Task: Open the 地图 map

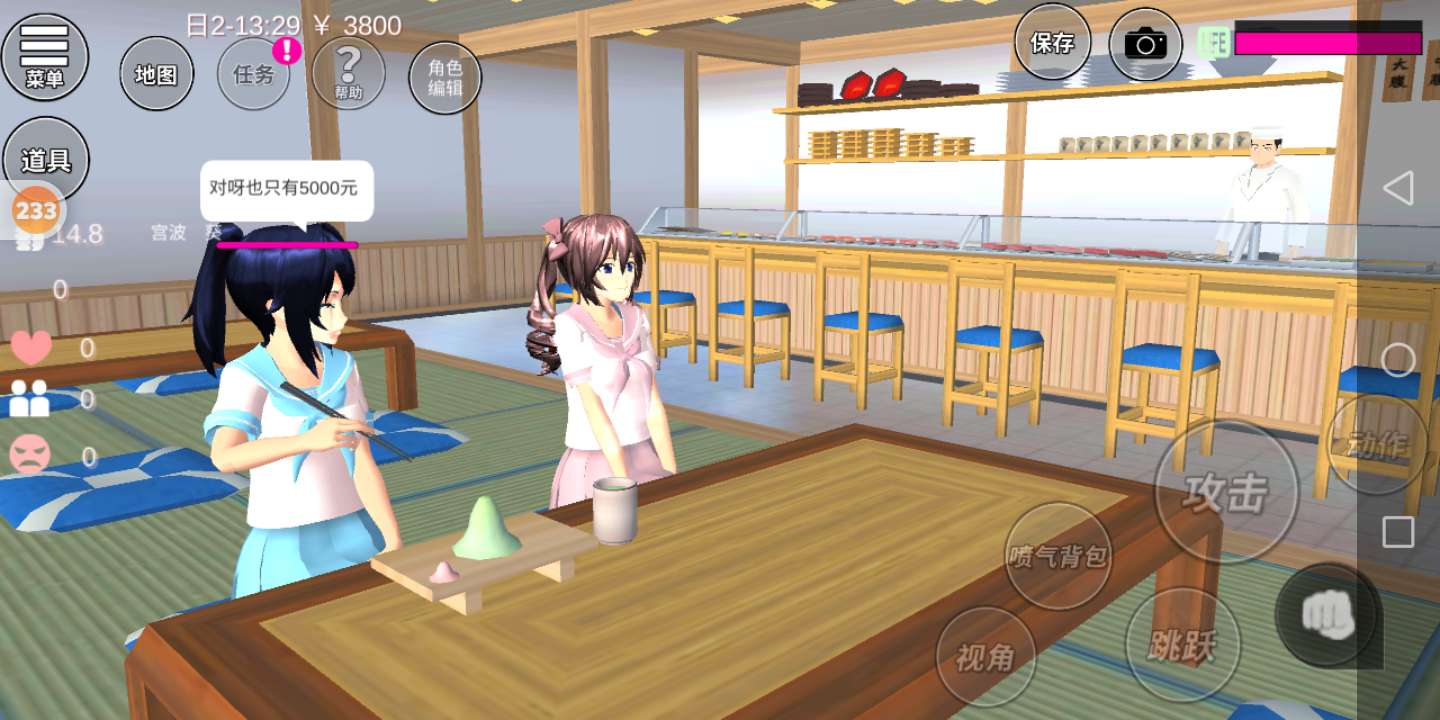Action: pos(156,74)
